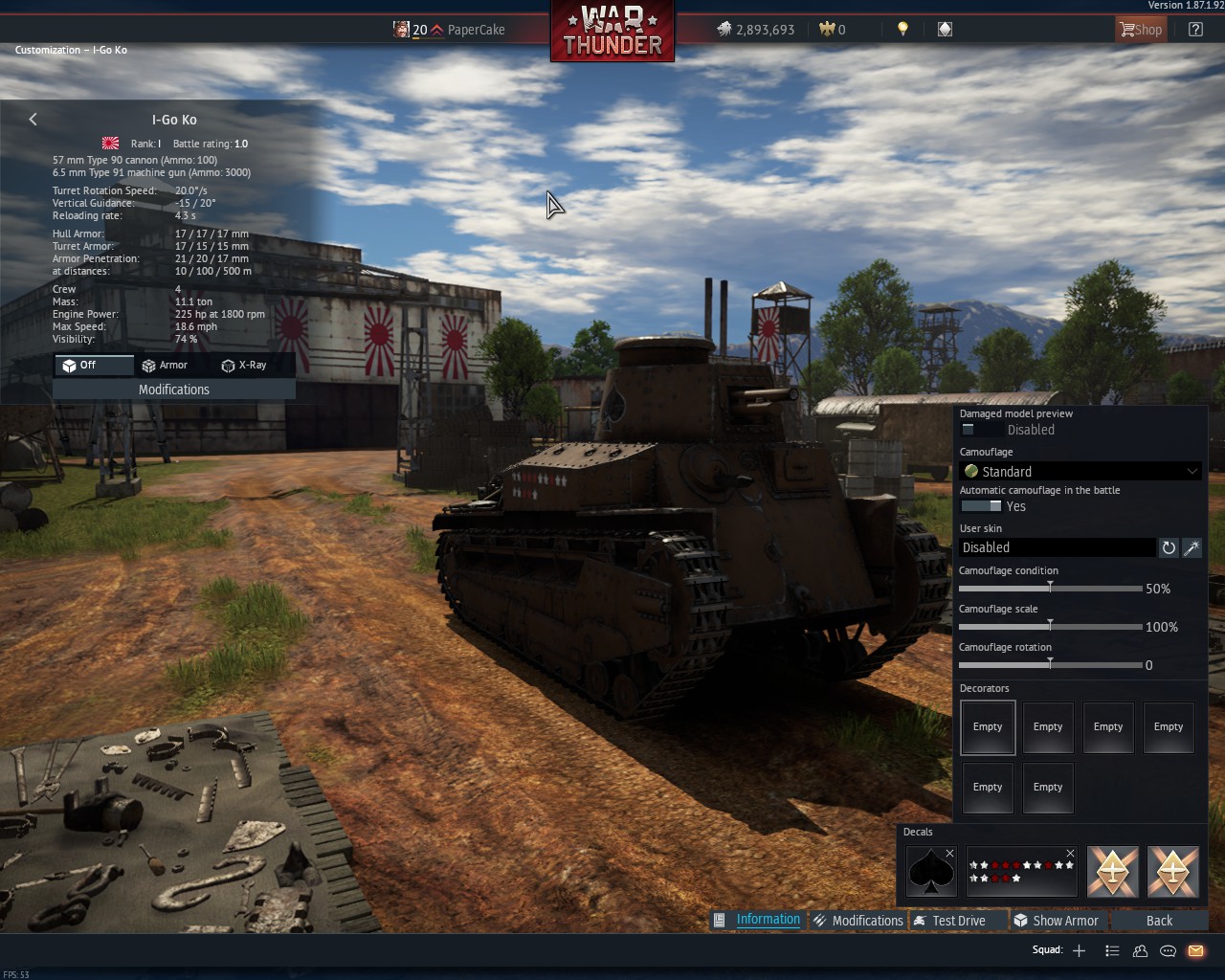Switch to Armor view mode
1225x980 pixels.
click(x=165, y=366)
